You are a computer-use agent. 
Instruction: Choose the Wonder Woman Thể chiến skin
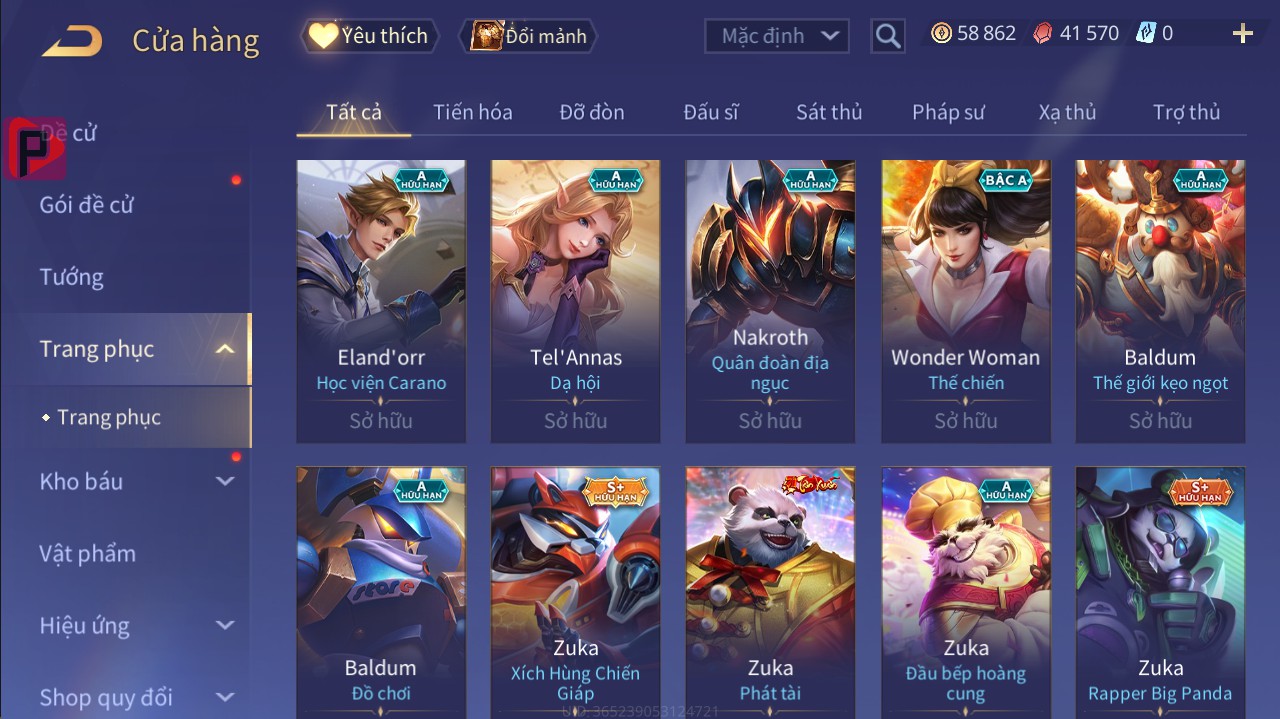pyautogui.click(x=966, y=300)
